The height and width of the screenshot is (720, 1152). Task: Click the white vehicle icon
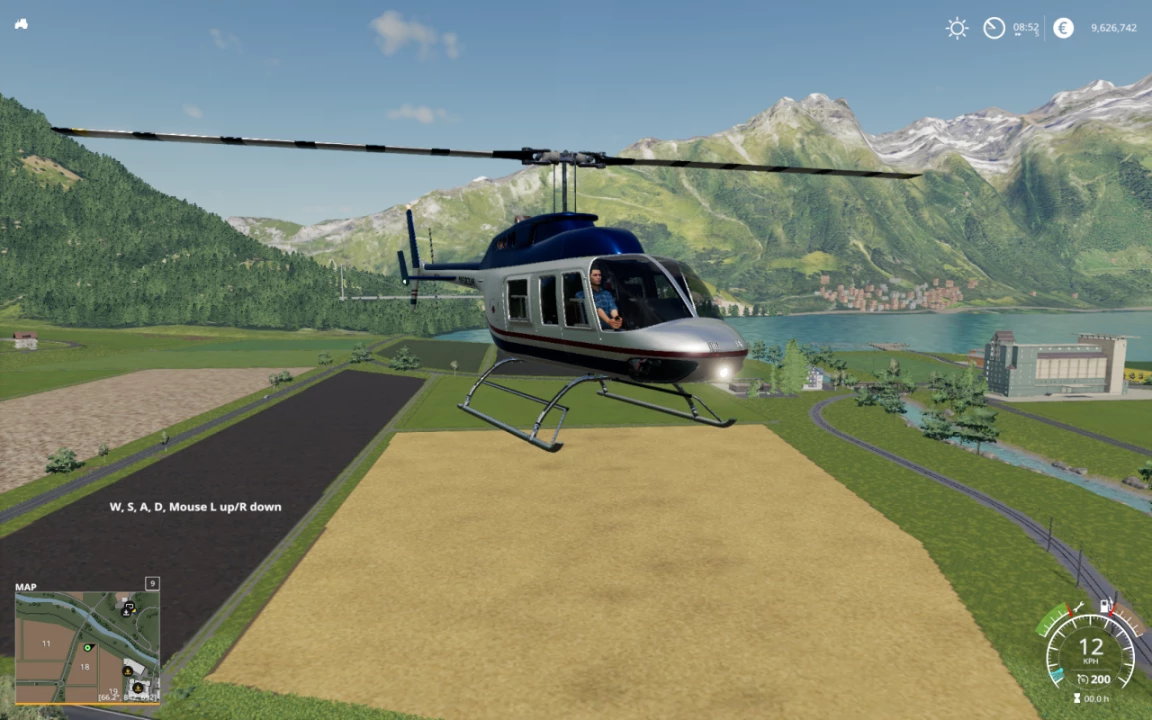click(21, 23)
